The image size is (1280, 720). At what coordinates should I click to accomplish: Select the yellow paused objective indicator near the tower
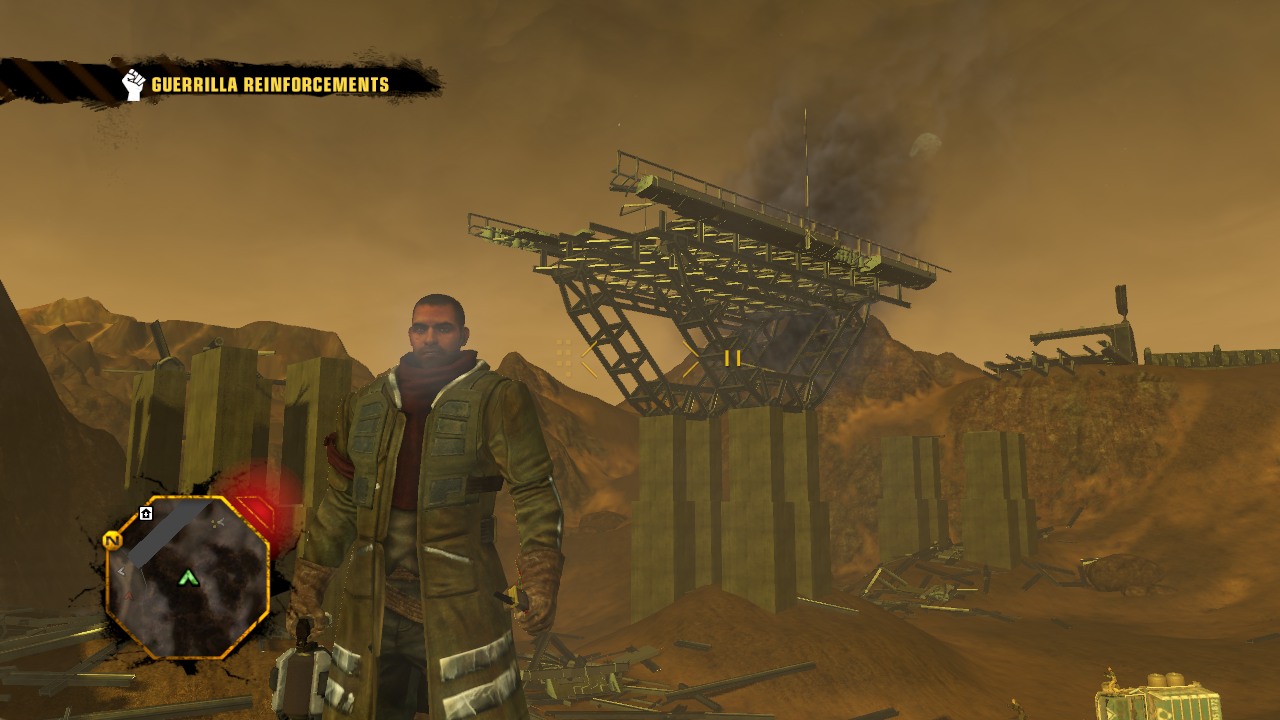(732, 357)
